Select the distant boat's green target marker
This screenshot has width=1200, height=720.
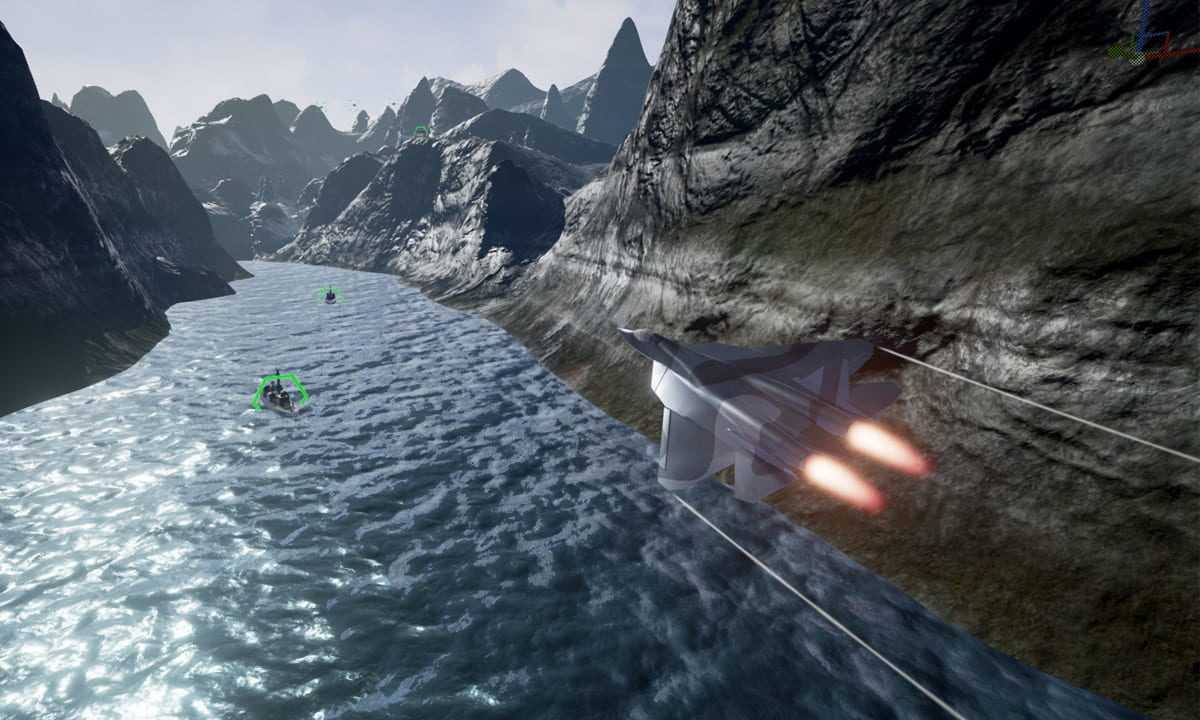[x=329, y=294]
